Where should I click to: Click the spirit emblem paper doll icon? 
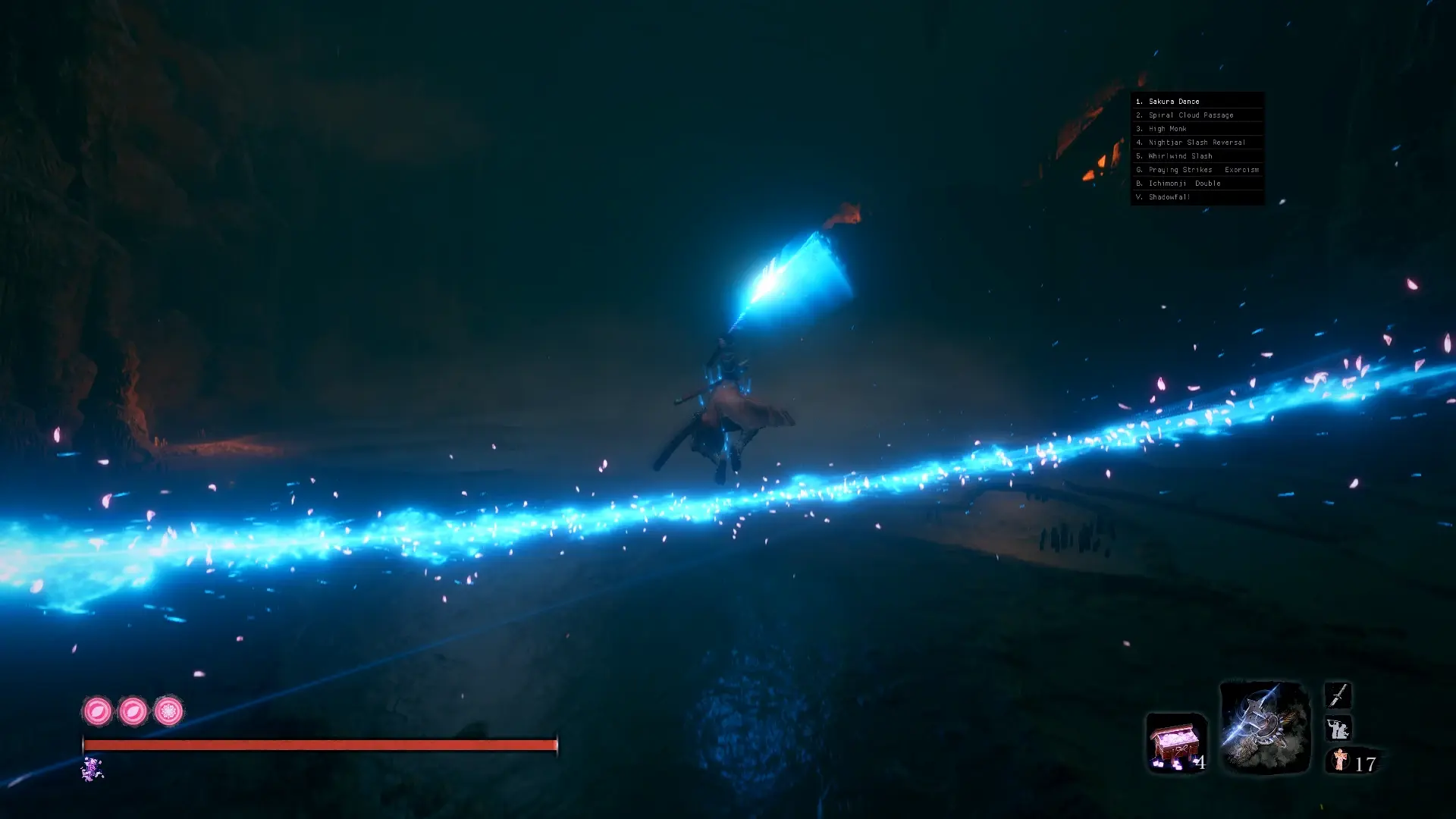pyautogui.click(x=1340, y=760)
